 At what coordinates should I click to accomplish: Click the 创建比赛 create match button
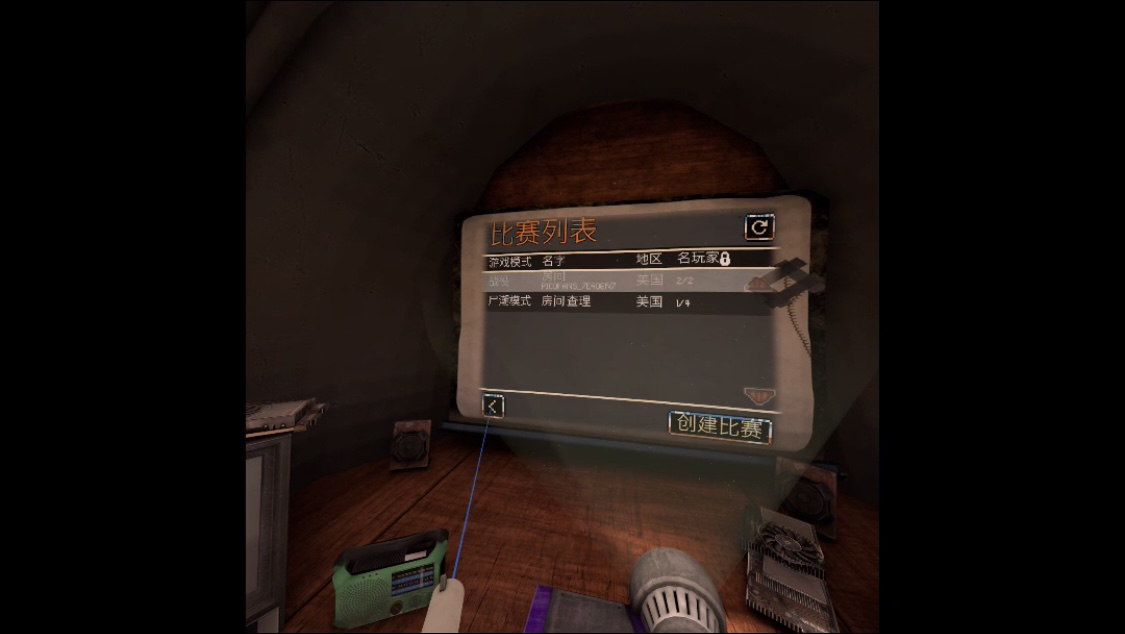pyautogui.click(x=720, y=427)
